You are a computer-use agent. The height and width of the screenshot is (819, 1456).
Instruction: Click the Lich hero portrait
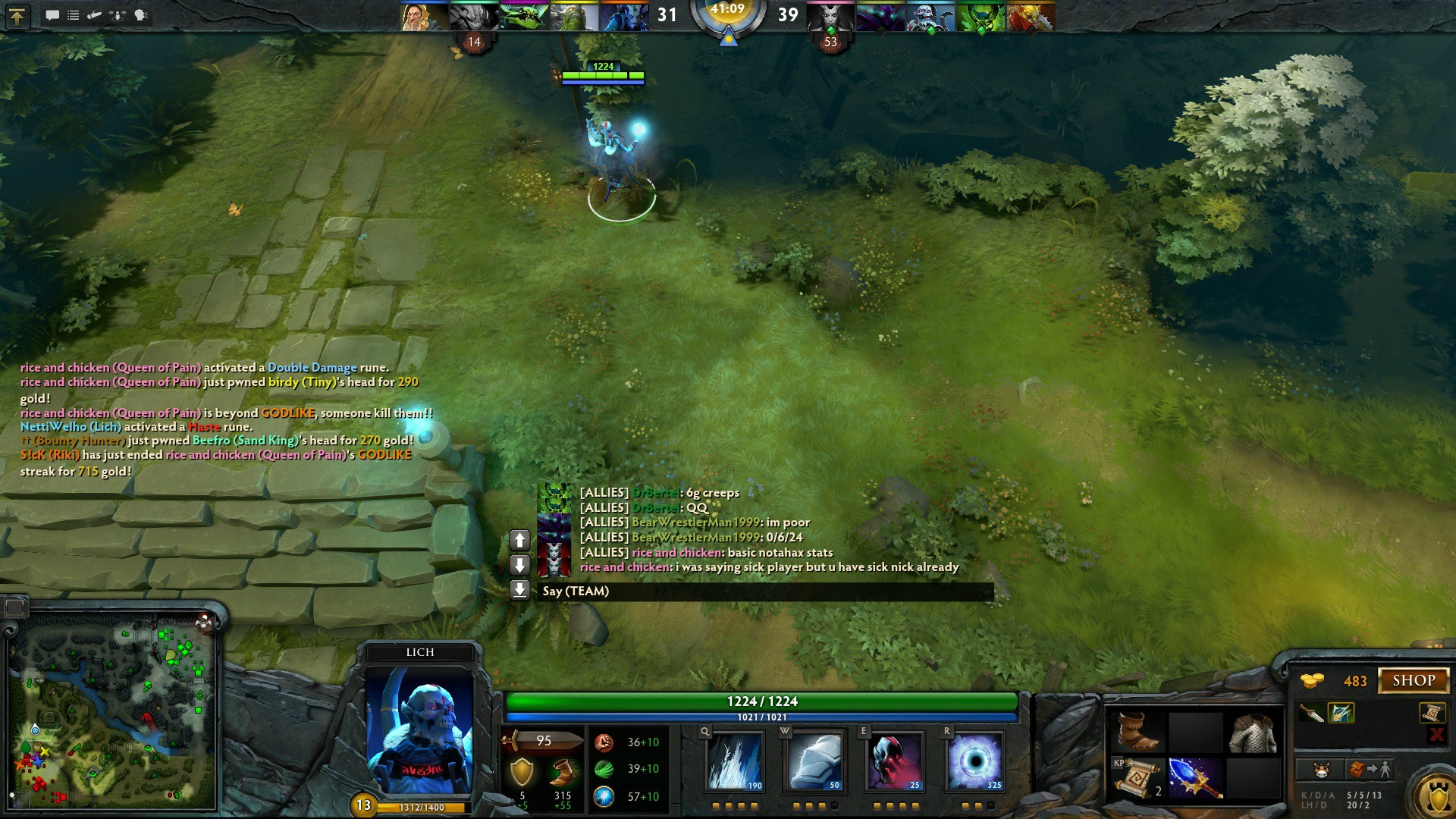(x=419, y=730)
